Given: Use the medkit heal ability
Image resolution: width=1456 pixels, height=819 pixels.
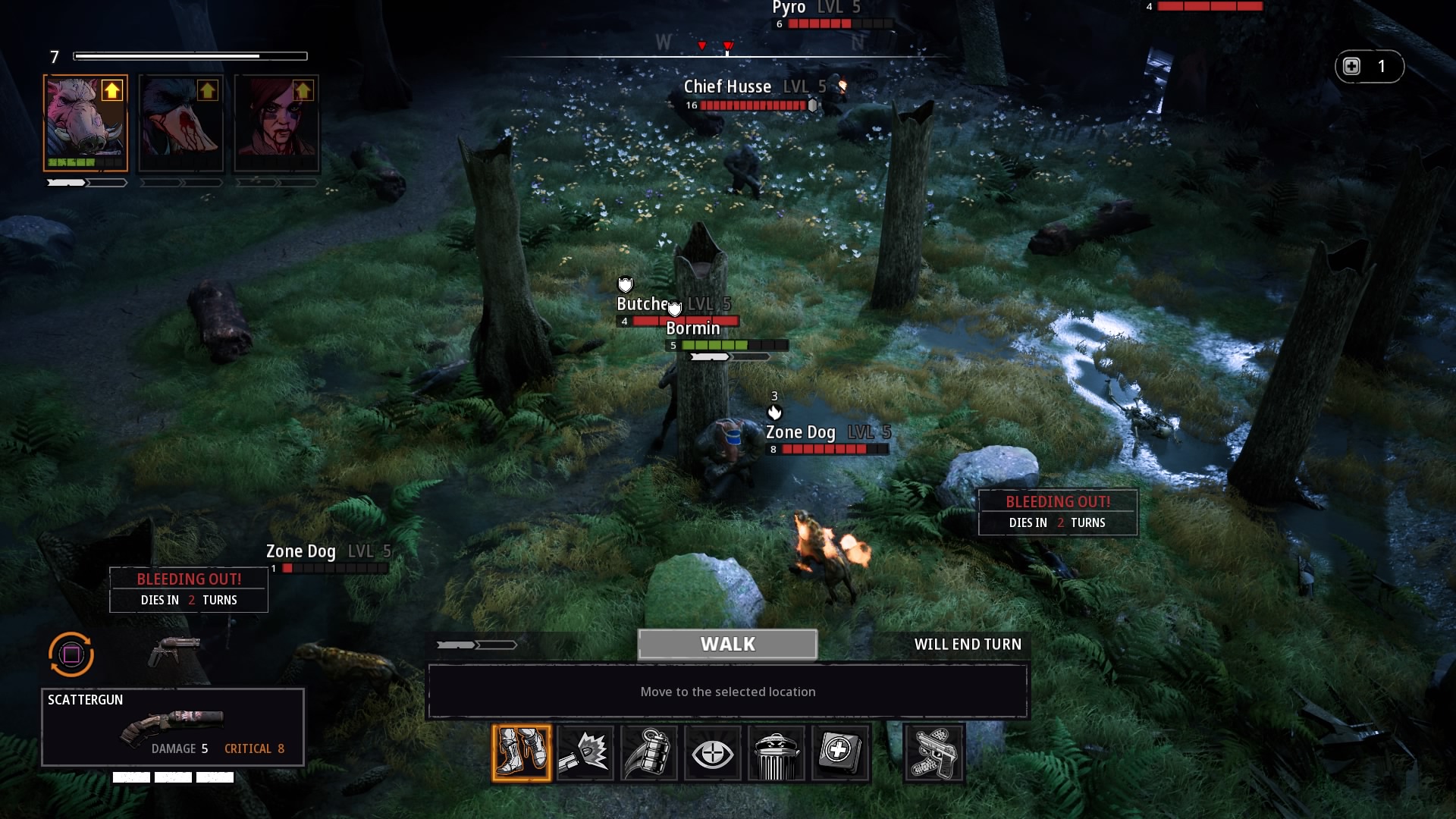Looking at the screenshot, I should click(839, 752).
